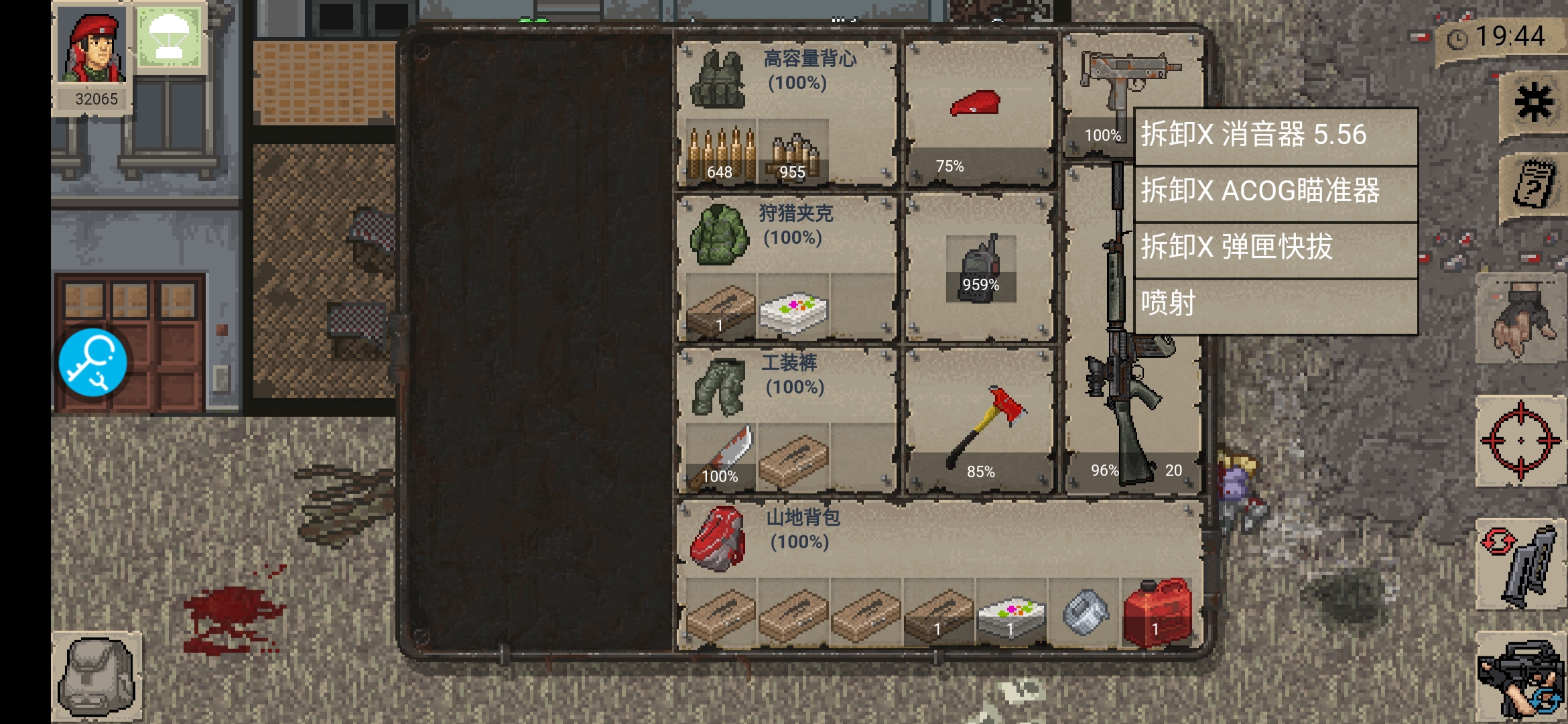This screenshot has width=1568, height=724.
Task: Tap the reload magazine button
Action: coord(1520,565)
